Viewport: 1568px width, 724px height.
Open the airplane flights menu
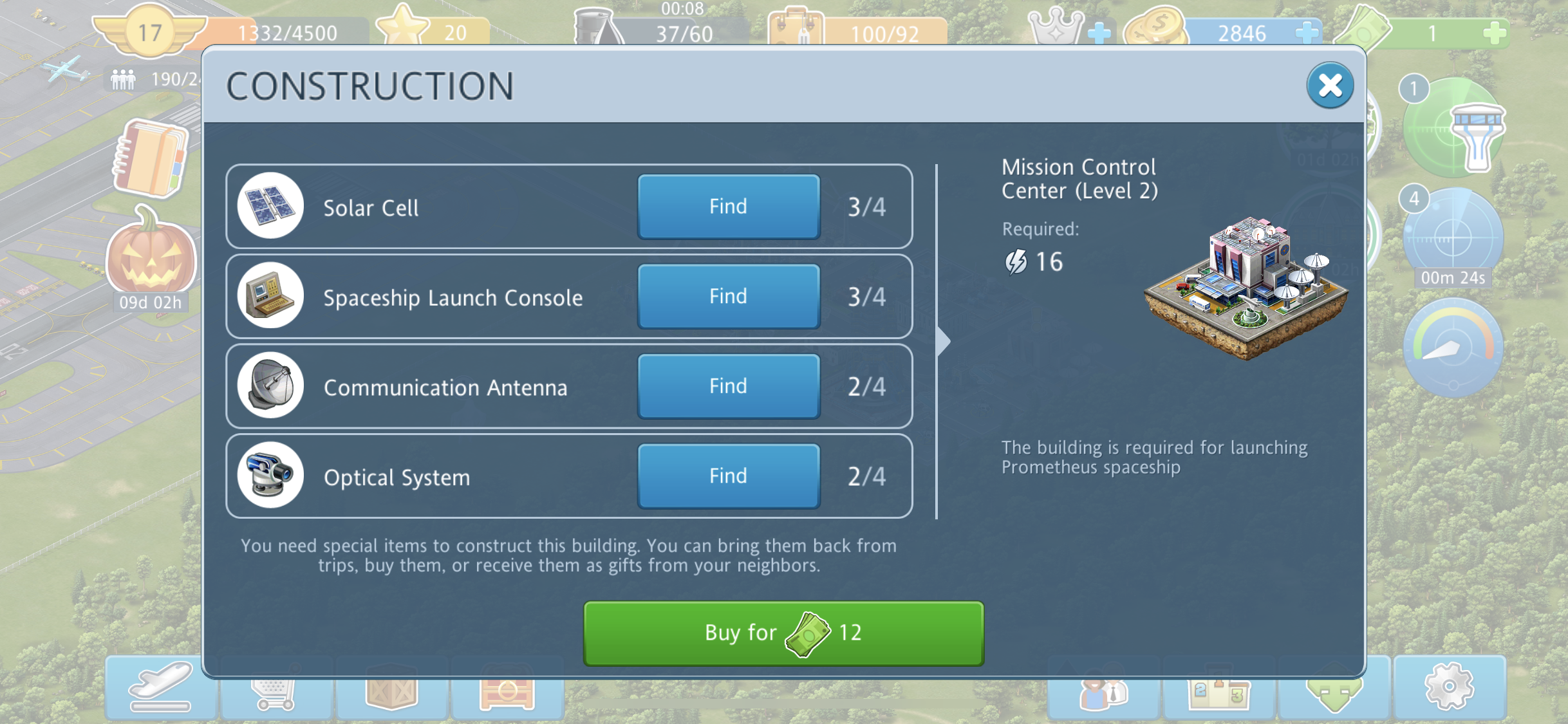[x=160, y=687]
